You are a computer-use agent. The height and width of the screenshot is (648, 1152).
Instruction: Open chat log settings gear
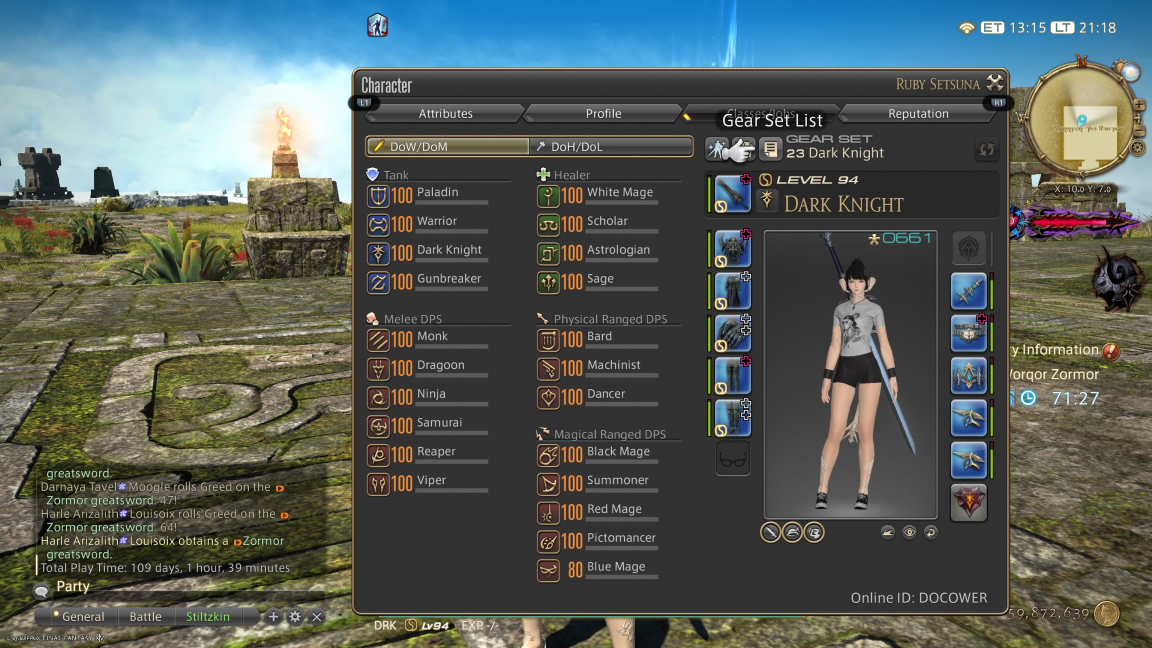point(295,617)
